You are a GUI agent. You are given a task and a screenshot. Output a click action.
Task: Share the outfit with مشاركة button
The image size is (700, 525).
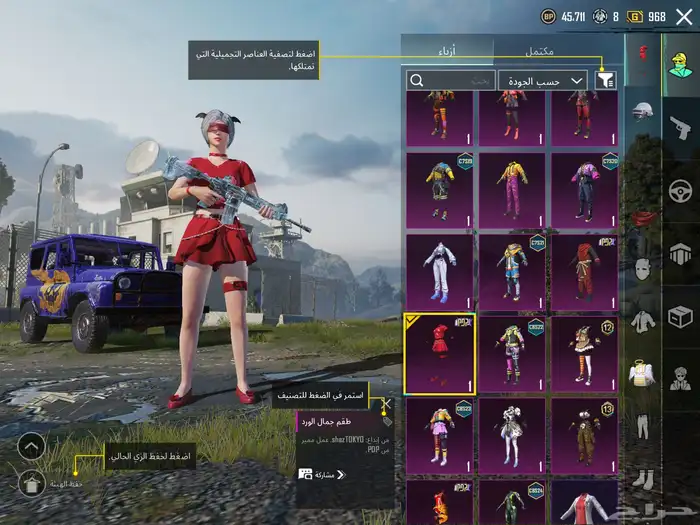pos(322,474)
